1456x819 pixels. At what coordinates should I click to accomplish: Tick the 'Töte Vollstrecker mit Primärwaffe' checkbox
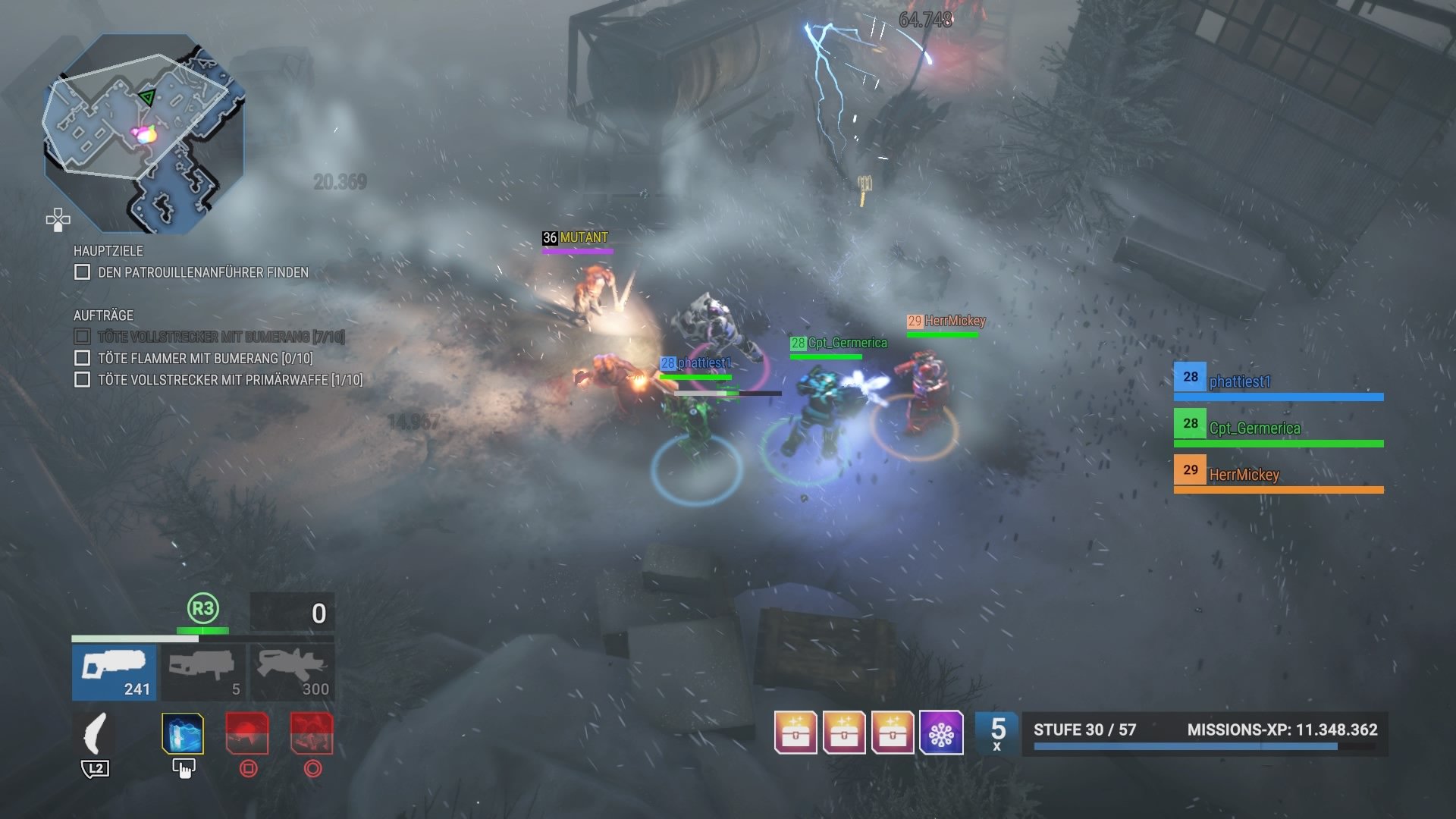pyautogui.click(x=83, y=379)
